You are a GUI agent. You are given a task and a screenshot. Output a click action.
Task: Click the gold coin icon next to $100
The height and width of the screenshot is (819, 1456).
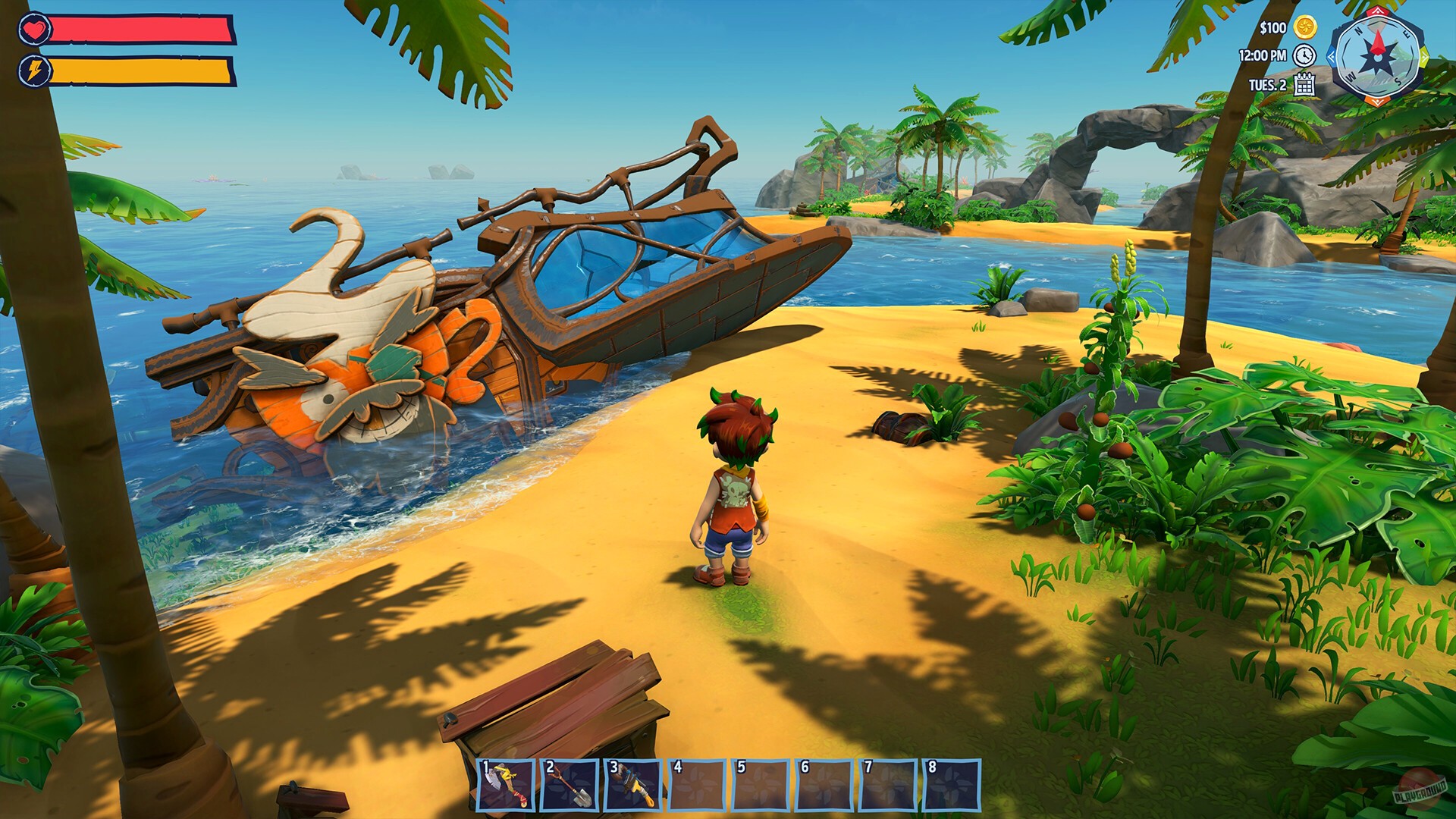[1304, 29]
